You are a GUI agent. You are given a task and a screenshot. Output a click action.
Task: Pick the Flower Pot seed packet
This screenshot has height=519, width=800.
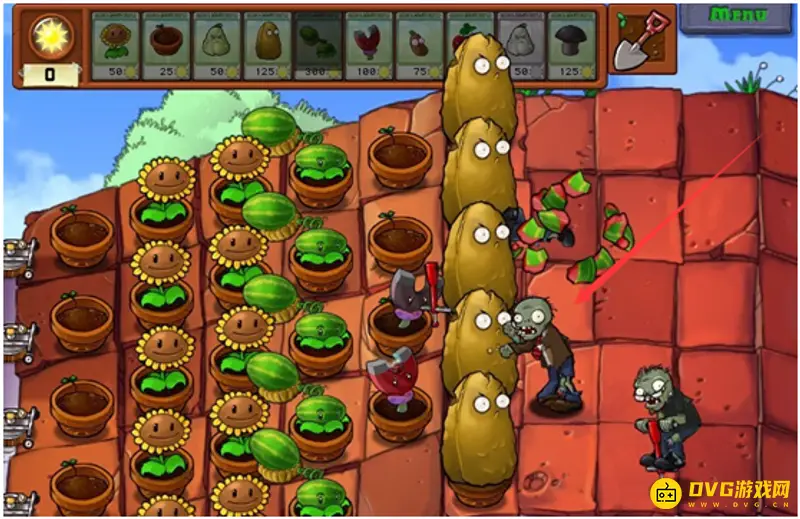click(166, 46)
